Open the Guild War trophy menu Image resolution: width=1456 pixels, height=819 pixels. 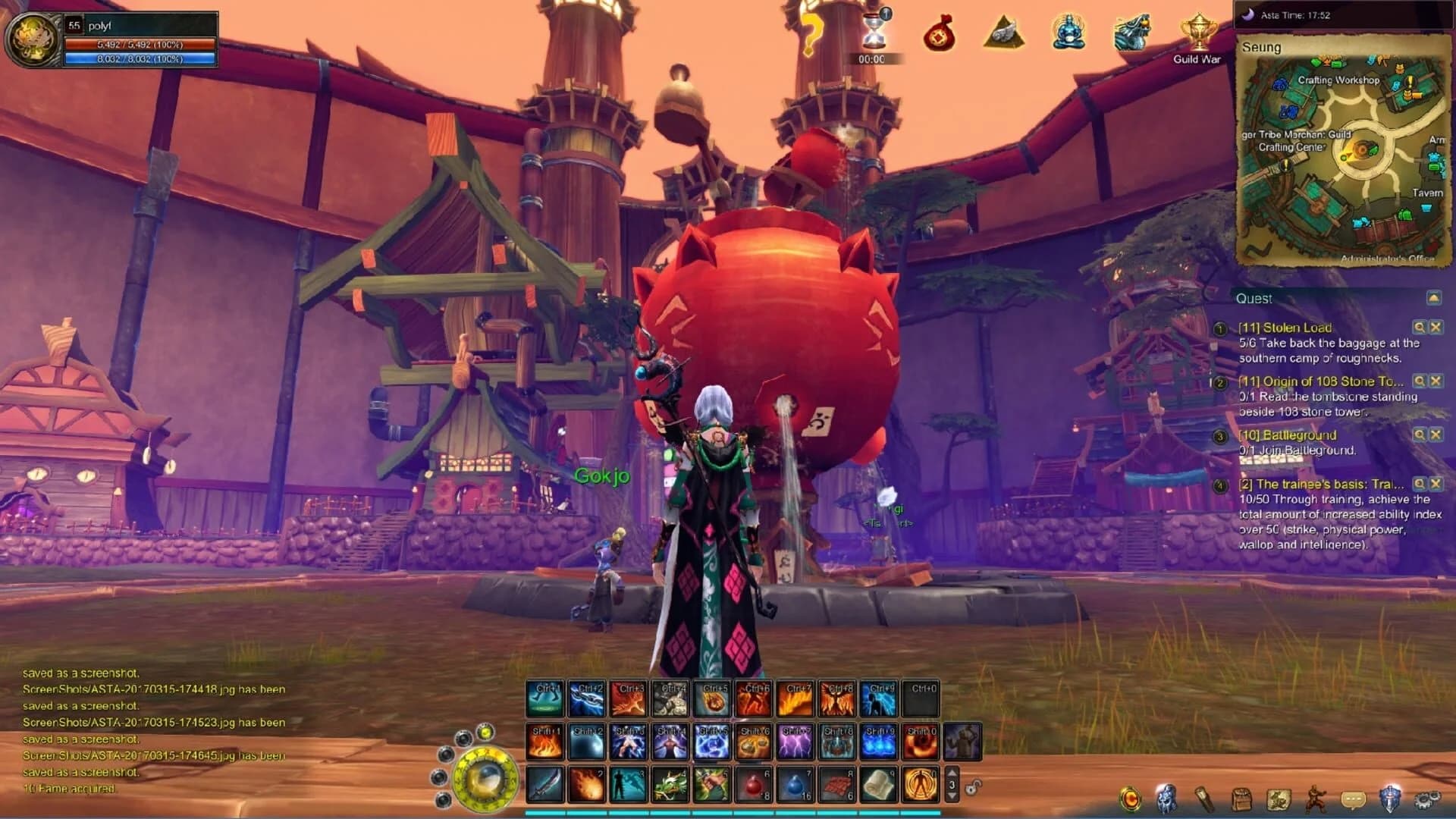click(x=1197, y=32)
